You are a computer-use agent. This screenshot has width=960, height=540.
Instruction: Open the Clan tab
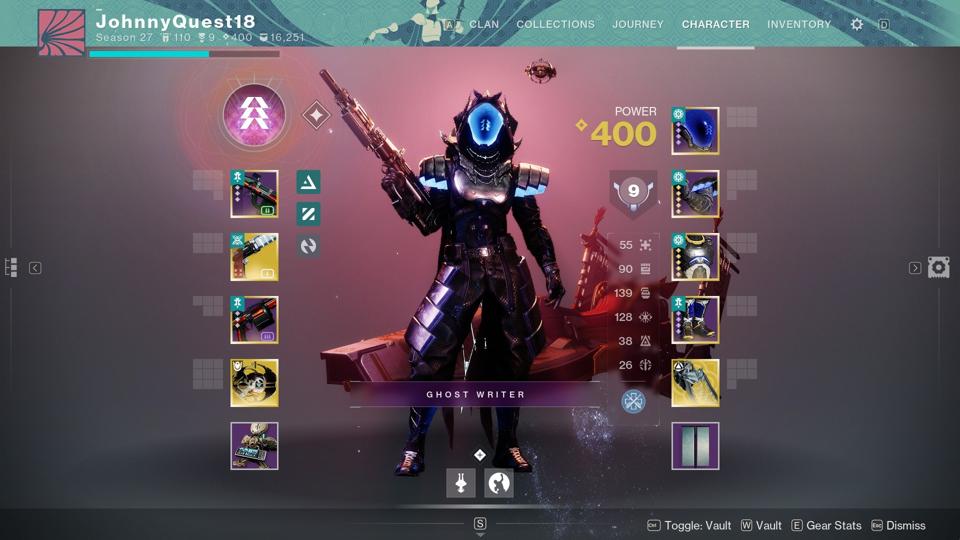point(484,24)
